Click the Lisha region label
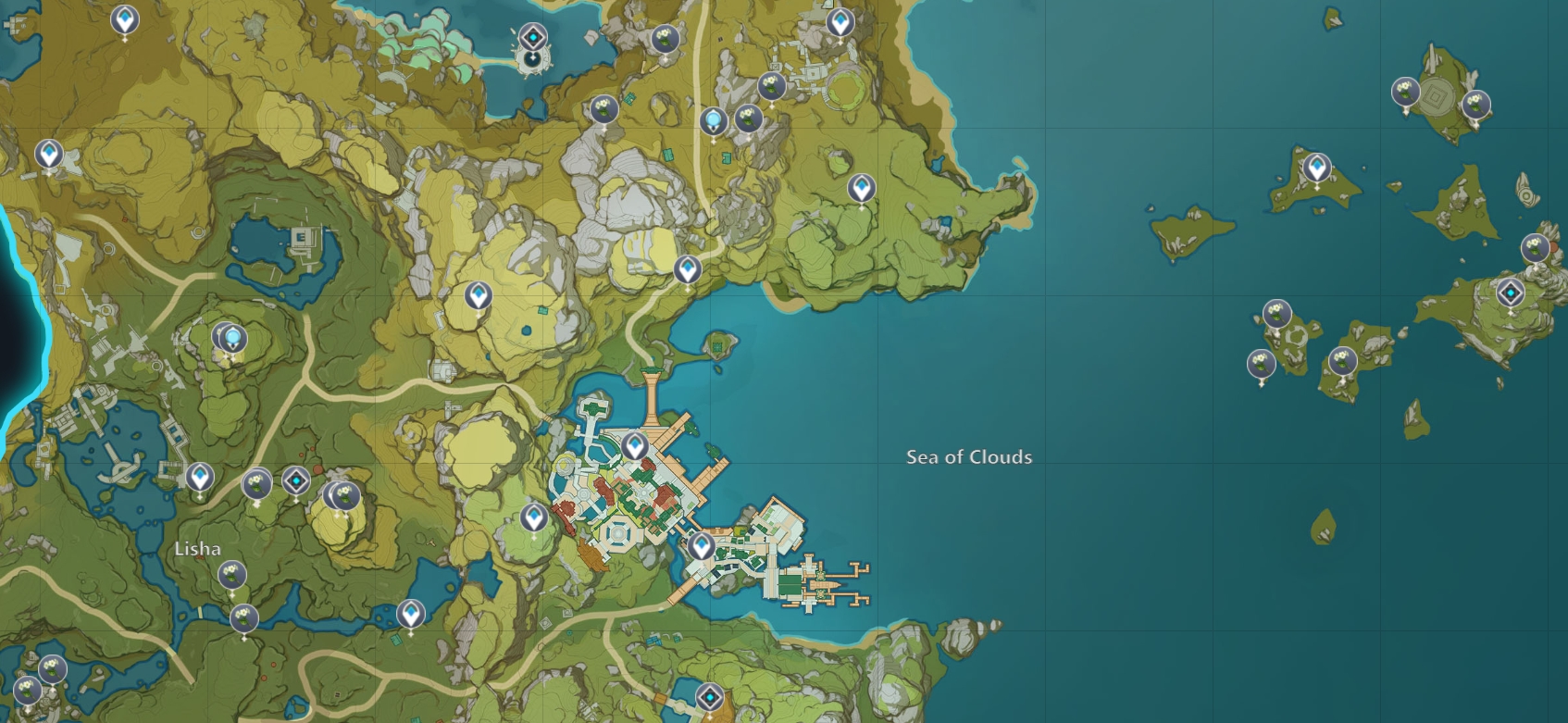 click(x=200, y=550)
